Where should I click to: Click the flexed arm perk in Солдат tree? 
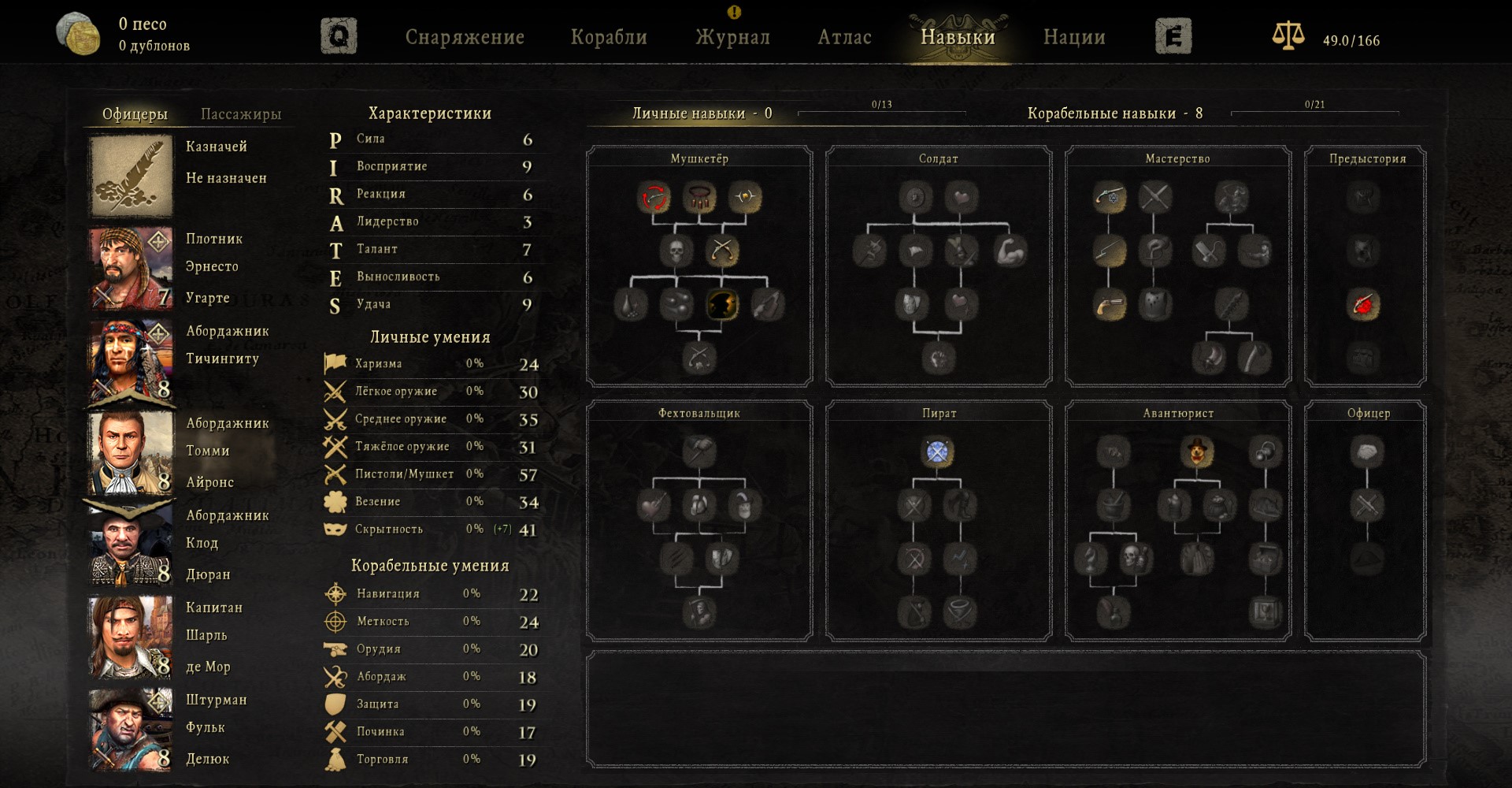(1010, 251)
